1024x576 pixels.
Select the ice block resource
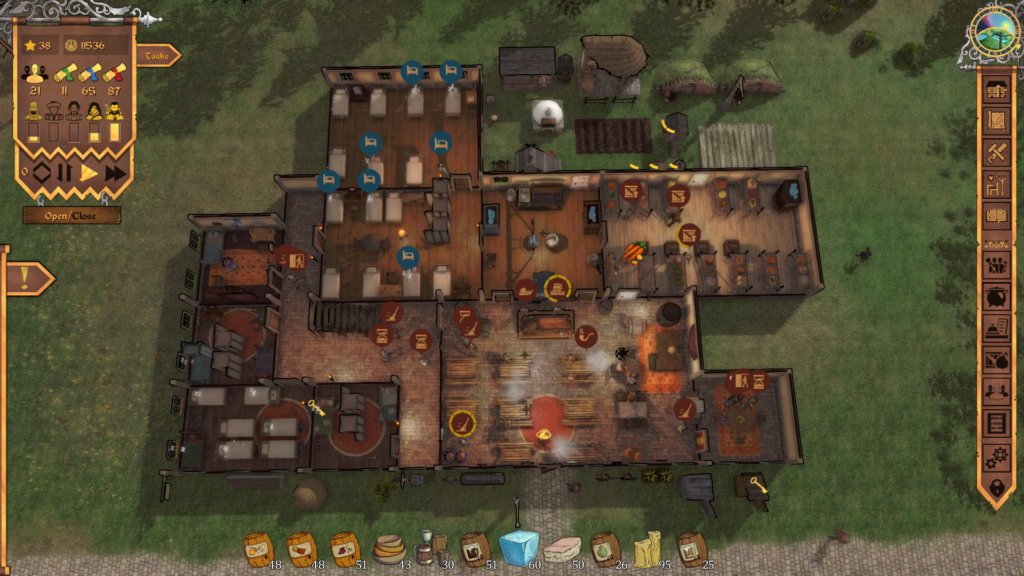point(518,548)
